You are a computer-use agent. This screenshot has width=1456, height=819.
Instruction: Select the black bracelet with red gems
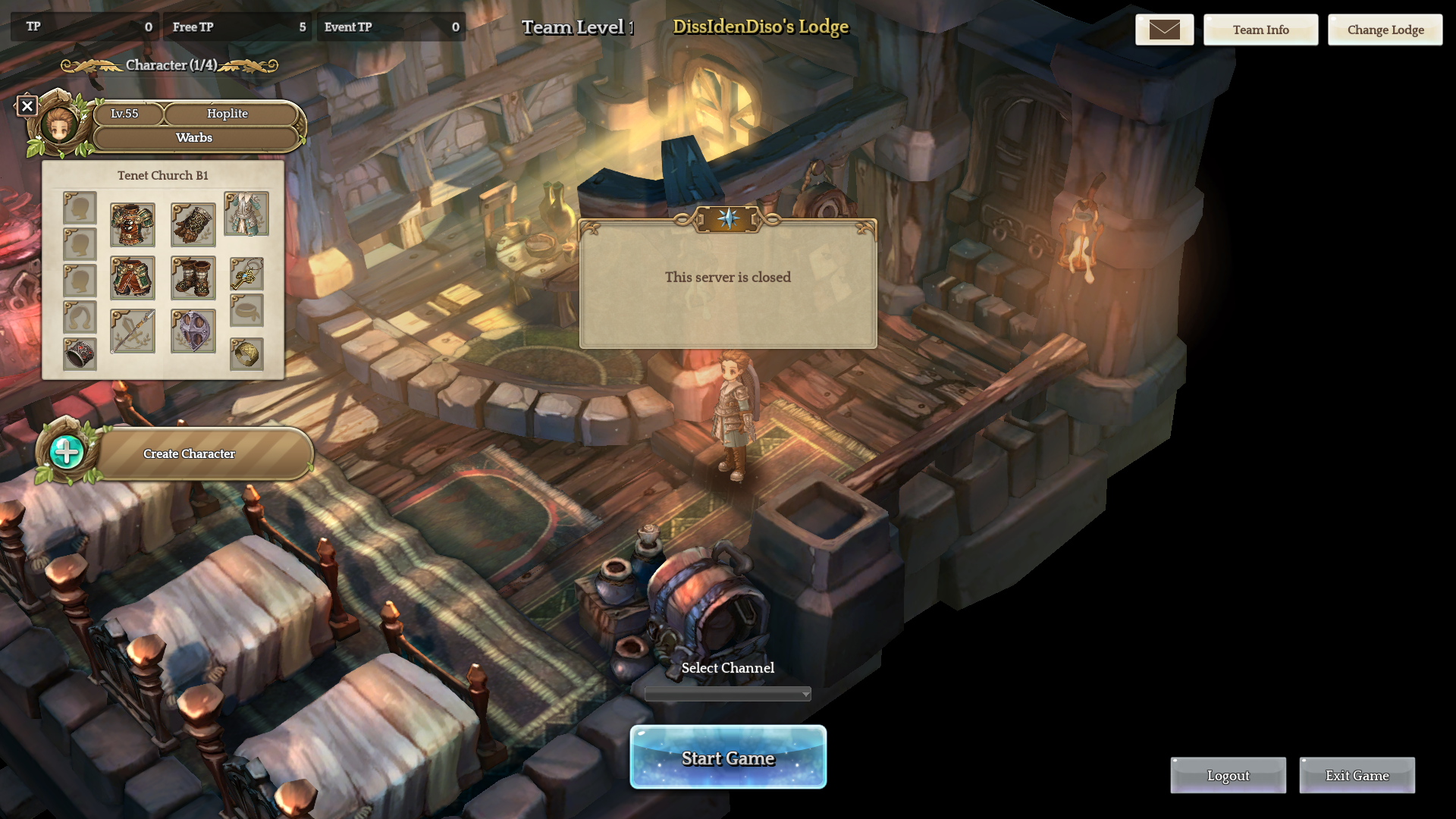(80, 353)
